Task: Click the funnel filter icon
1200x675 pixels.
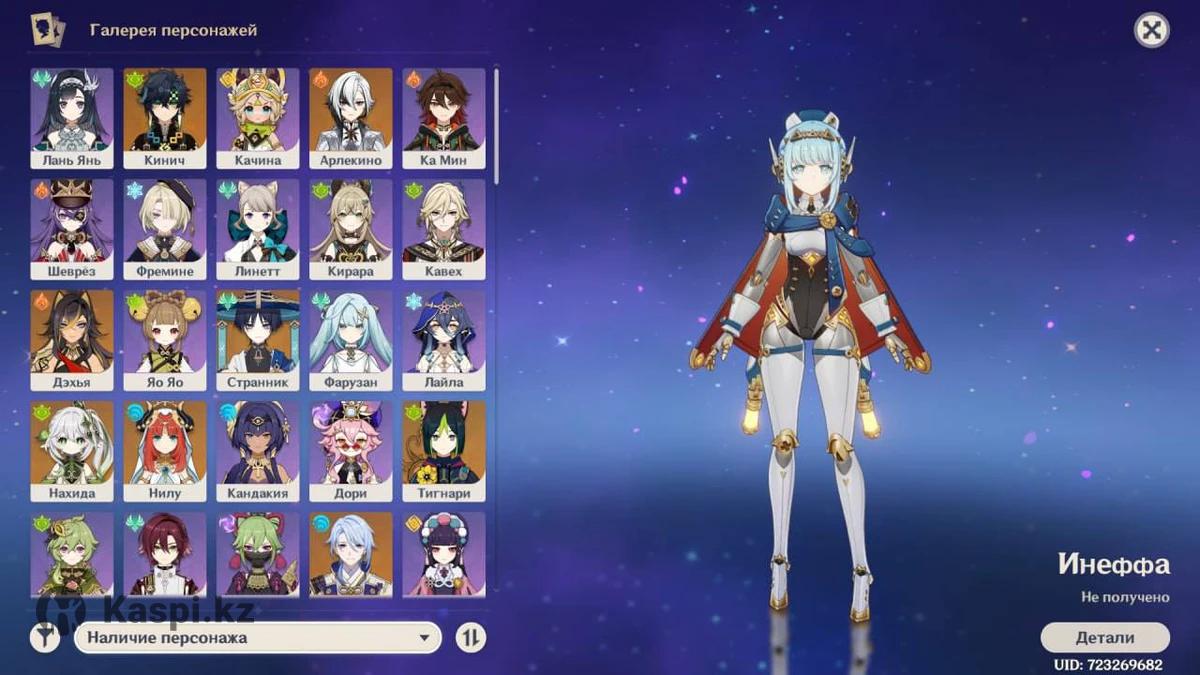Action: 45,637
